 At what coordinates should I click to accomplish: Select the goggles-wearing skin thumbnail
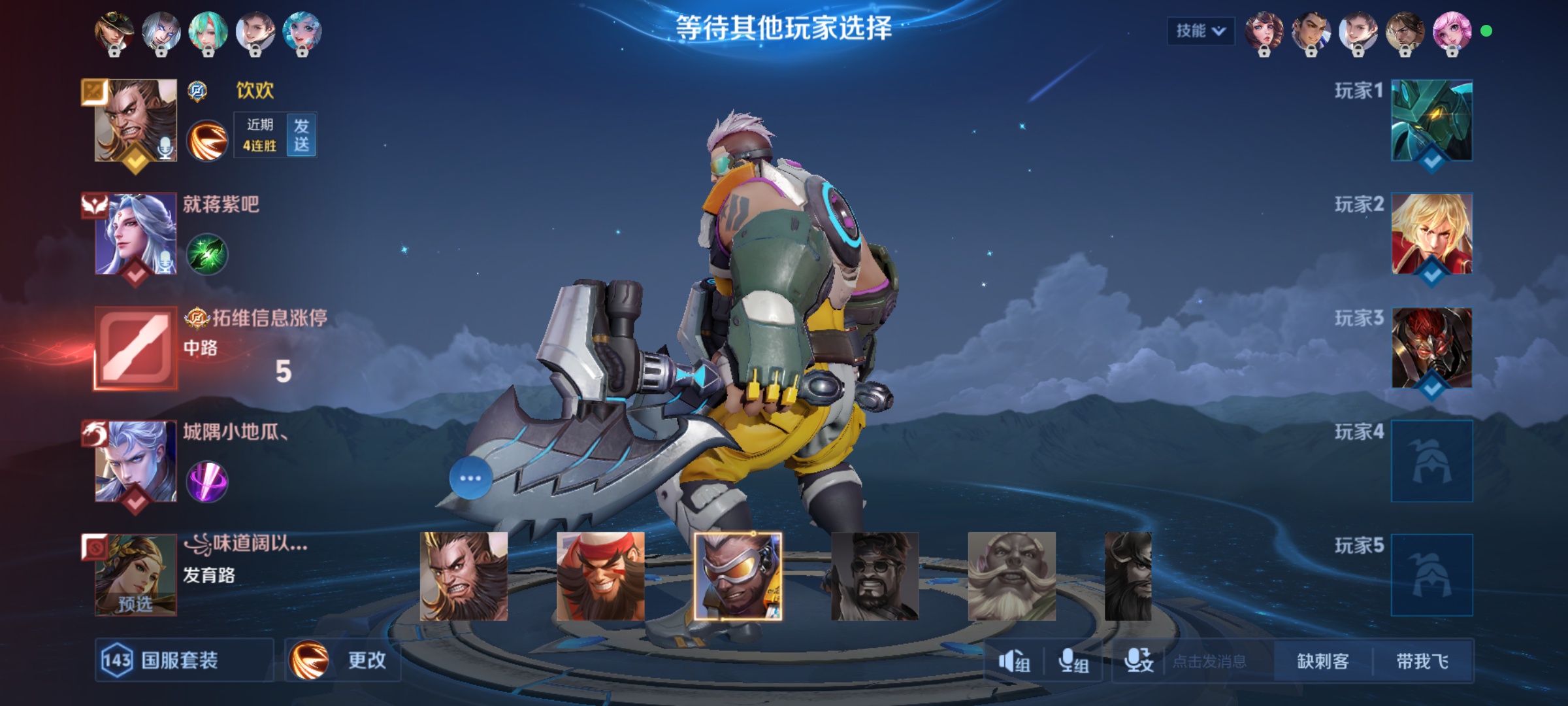[738, 576]
